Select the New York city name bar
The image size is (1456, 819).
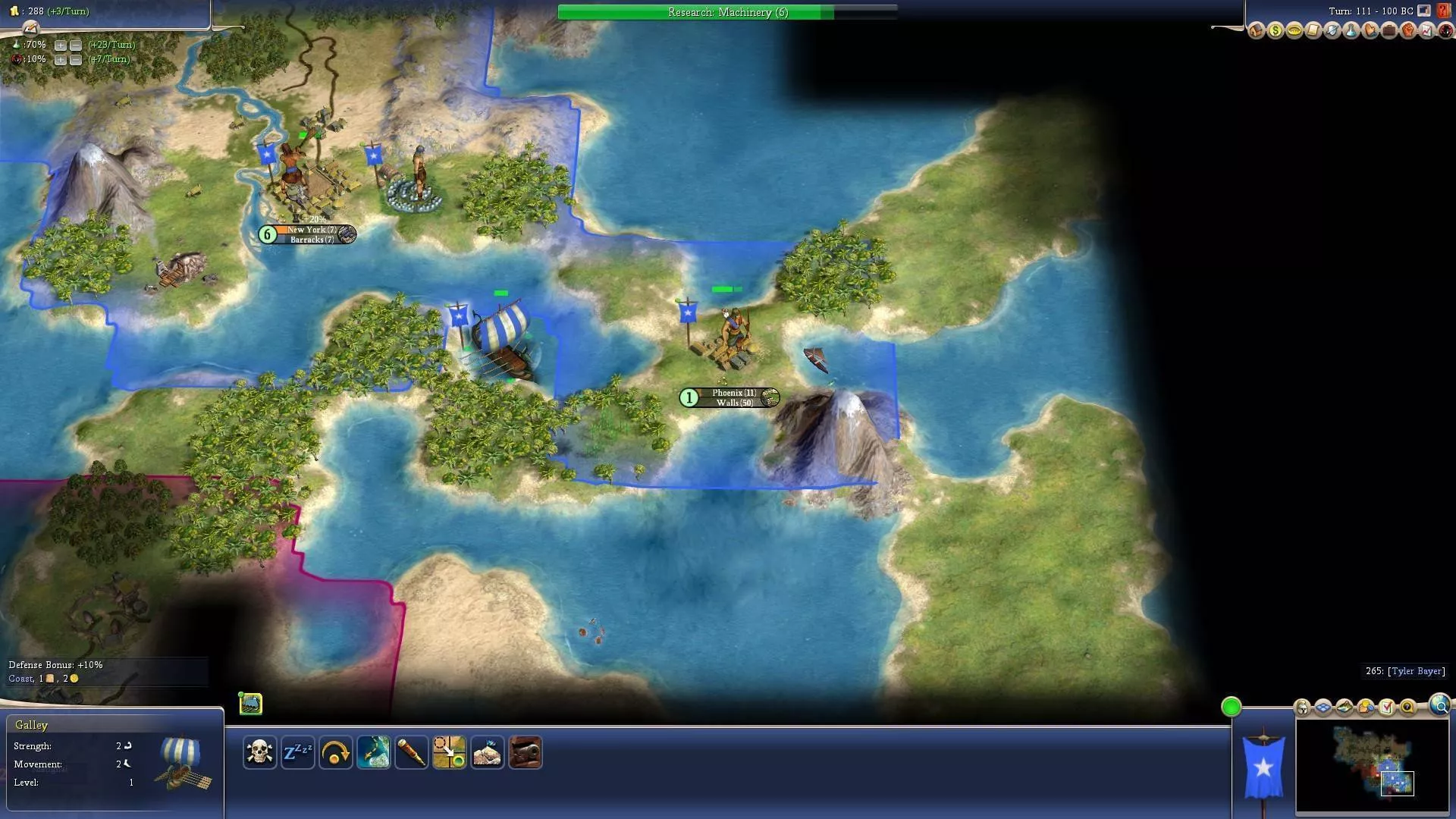(311, 230)
